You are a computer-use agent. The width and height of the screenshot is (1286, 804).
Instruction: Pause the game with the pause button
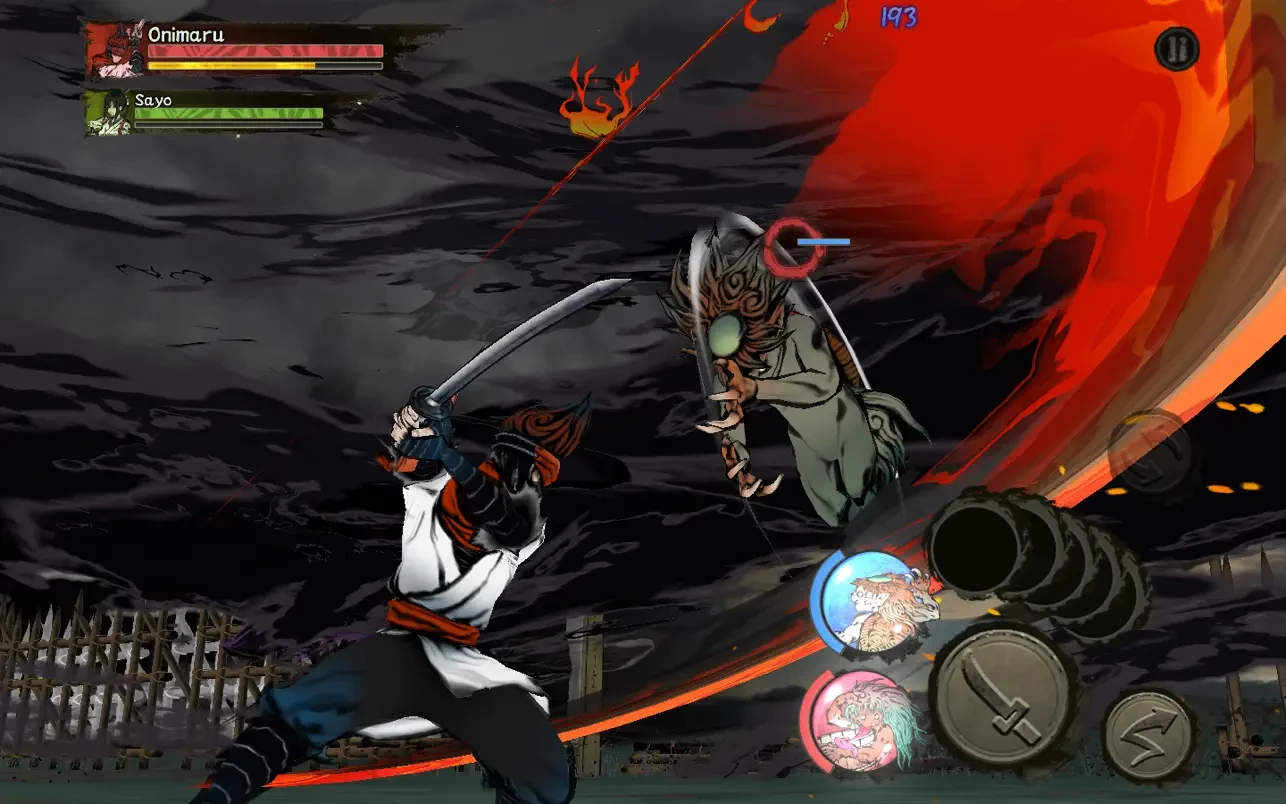1176,49
